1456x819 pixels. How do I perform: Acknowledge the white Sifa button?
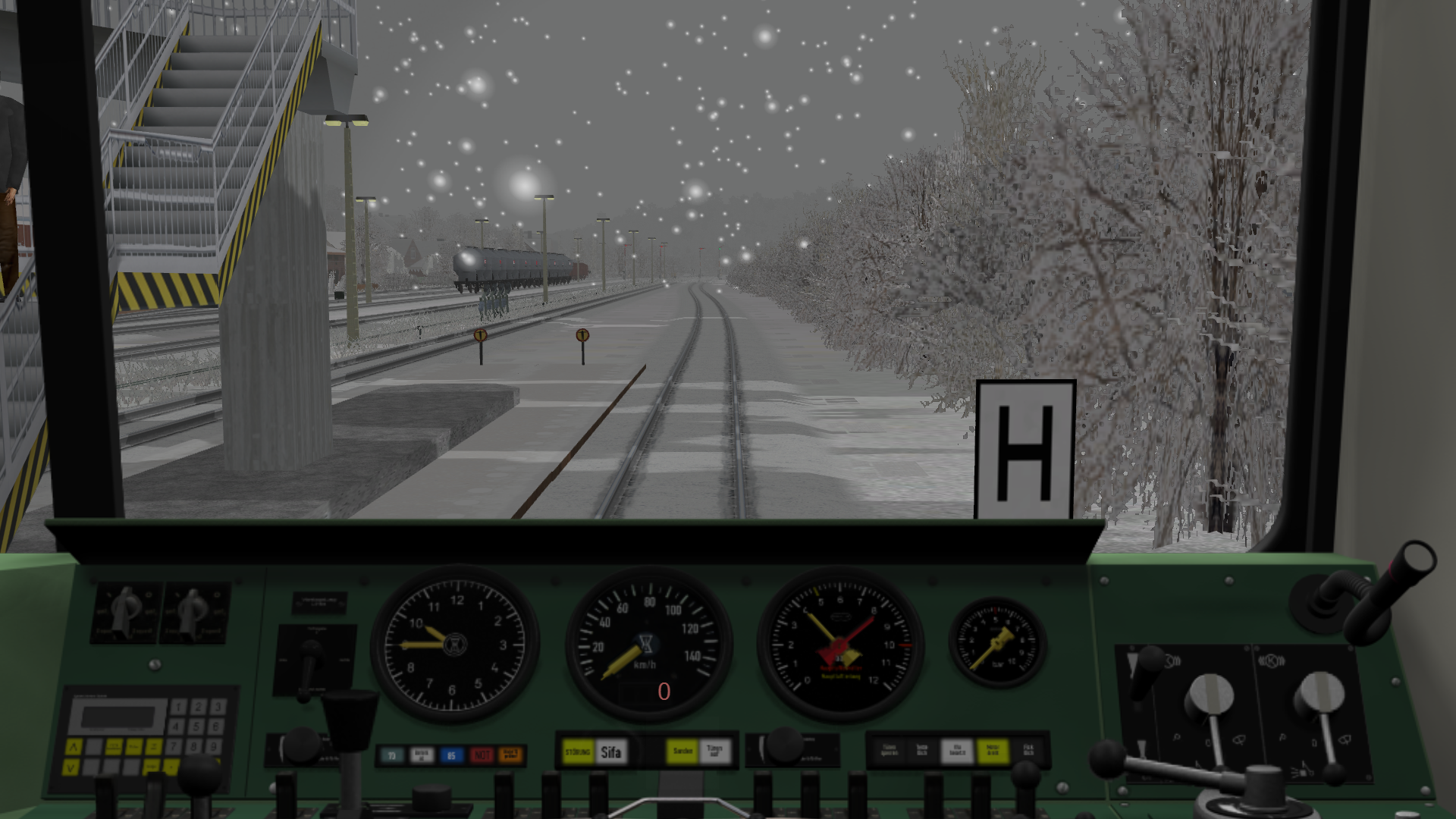(x=611, y=752)
